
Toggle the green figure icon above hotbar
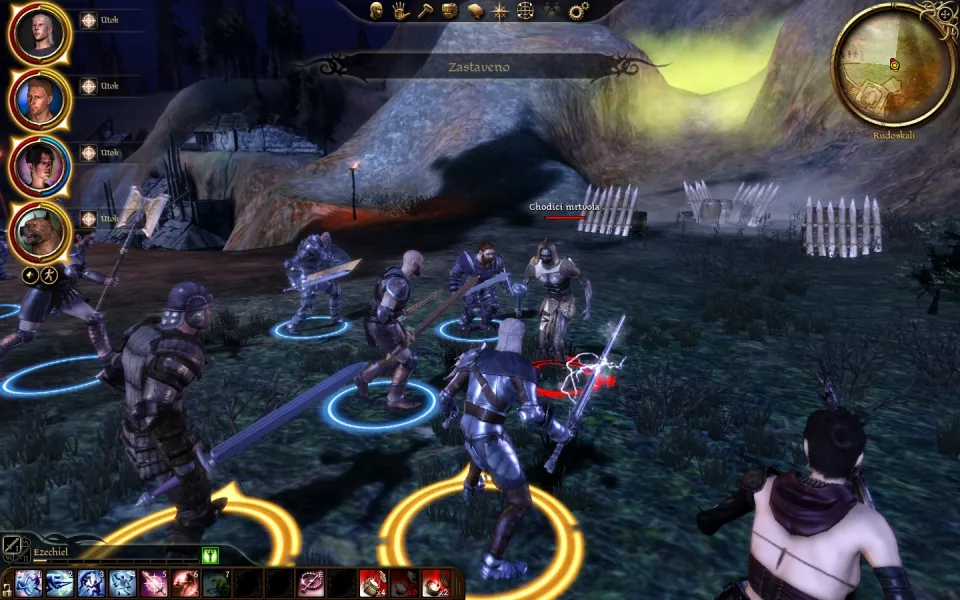210,555
